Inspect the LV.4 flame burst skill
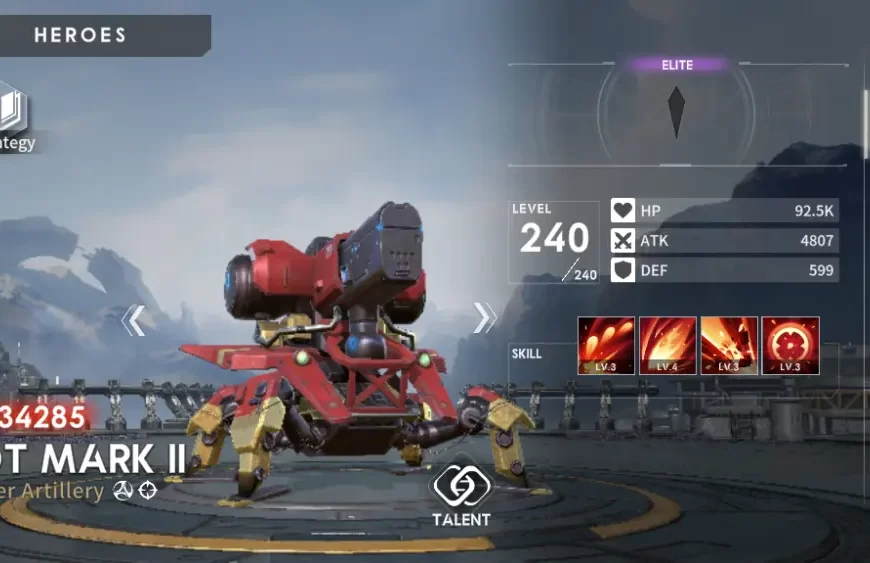Image resolution: width=870 pixels, height=563 pixels. coord(667,345)
